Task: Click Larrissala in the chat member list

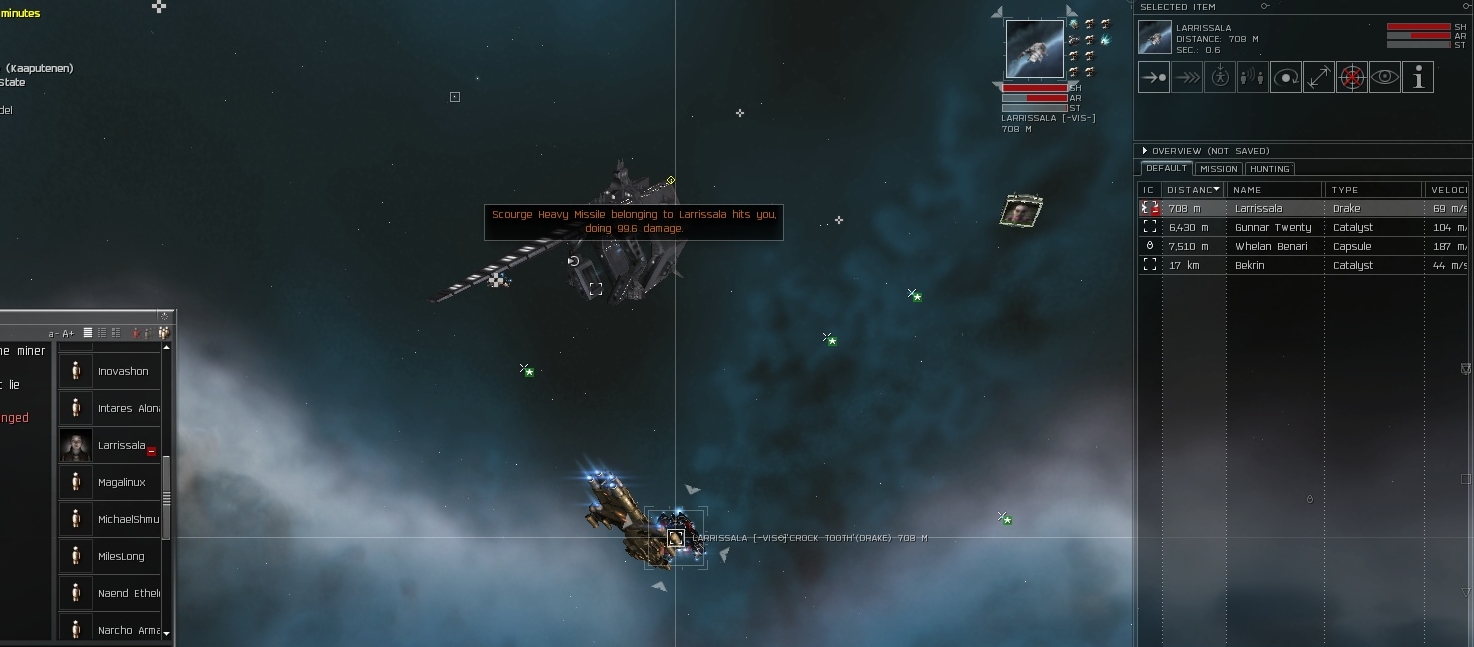Action: click(121, 446)
